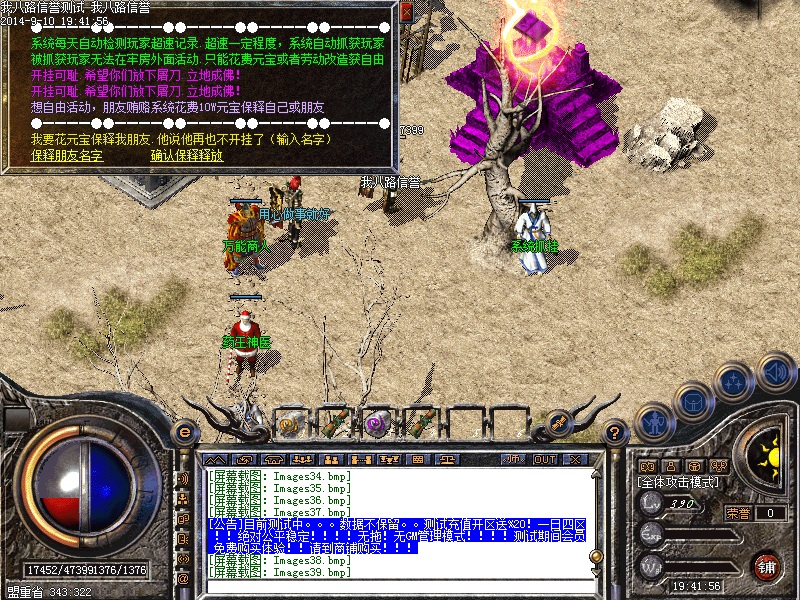The width and height of the screenshot is (800, 600).
Task: Close the chat panel with X
Action: click(x=575, y=459)
